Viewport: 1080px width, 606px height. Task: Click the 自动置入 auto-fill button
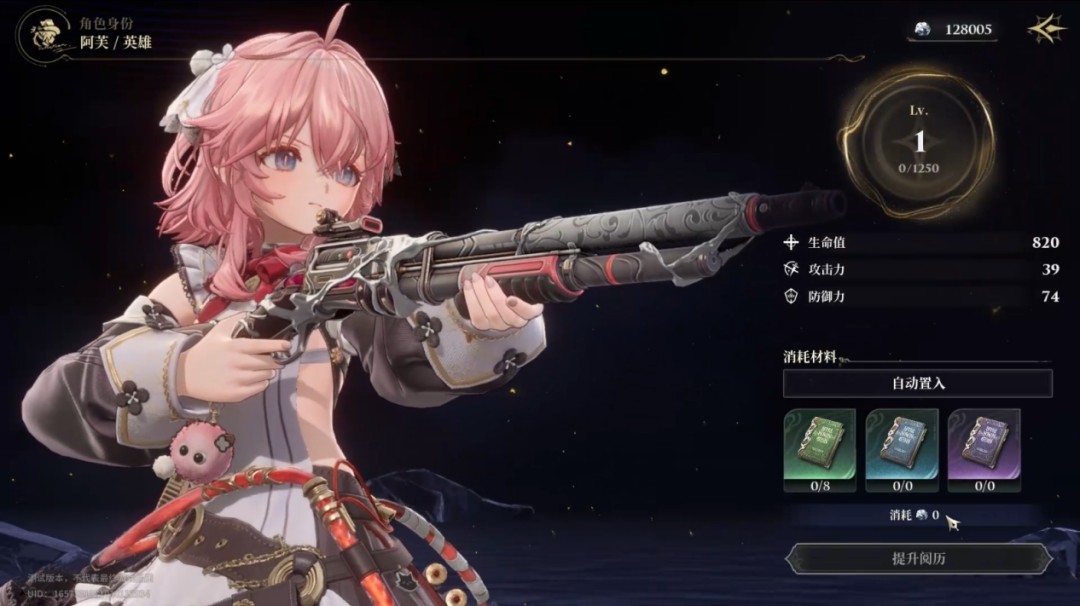pos(917,383)
